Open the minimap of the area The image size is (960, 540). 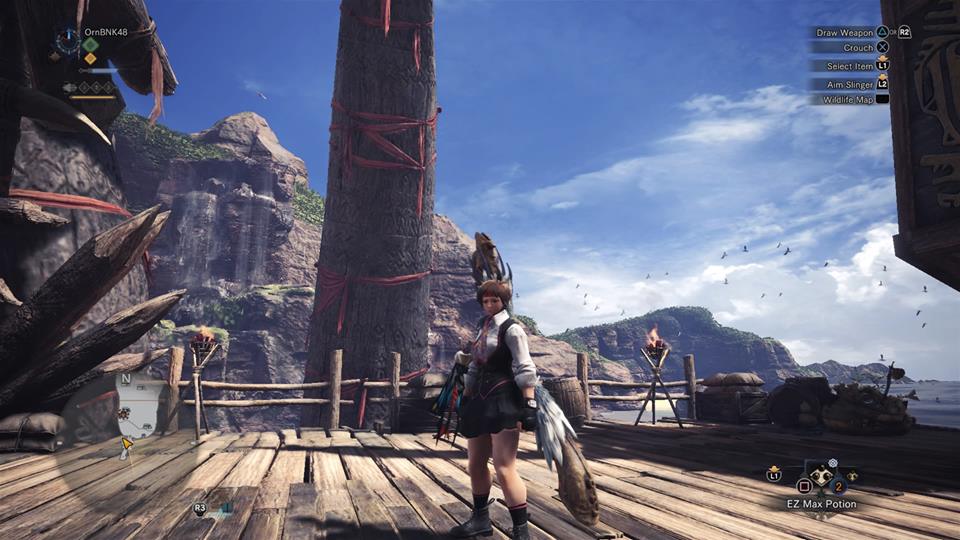[138, 408]
